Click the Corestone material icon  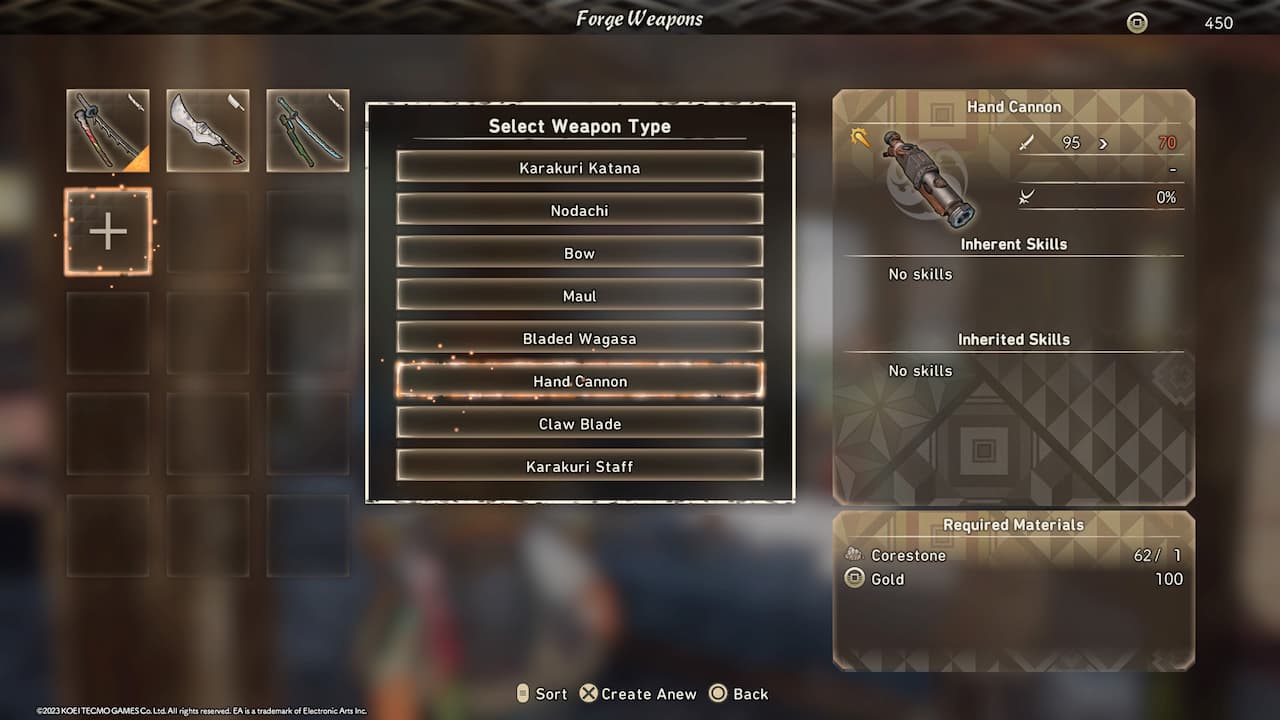(855, 554)
